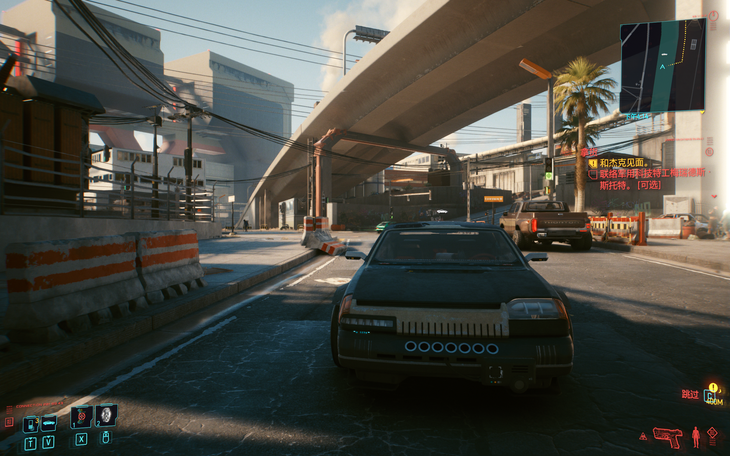The image size is (730, 456).
Task: Click the yellow quest marker showing 400M
Action: [712, 393]
